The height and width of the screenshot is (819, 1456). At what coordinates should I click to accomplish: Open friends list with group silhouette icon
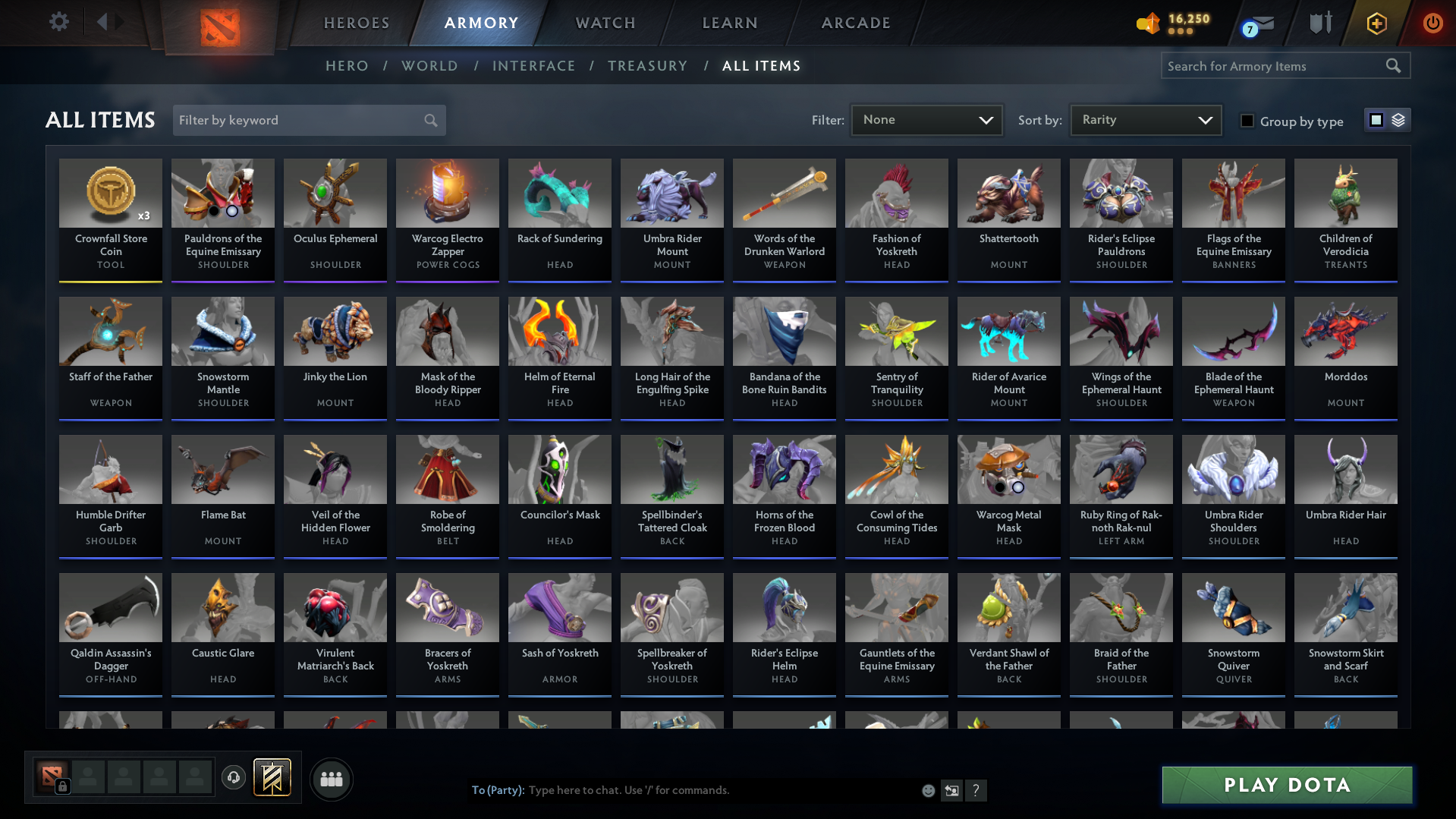pos(331,778)
